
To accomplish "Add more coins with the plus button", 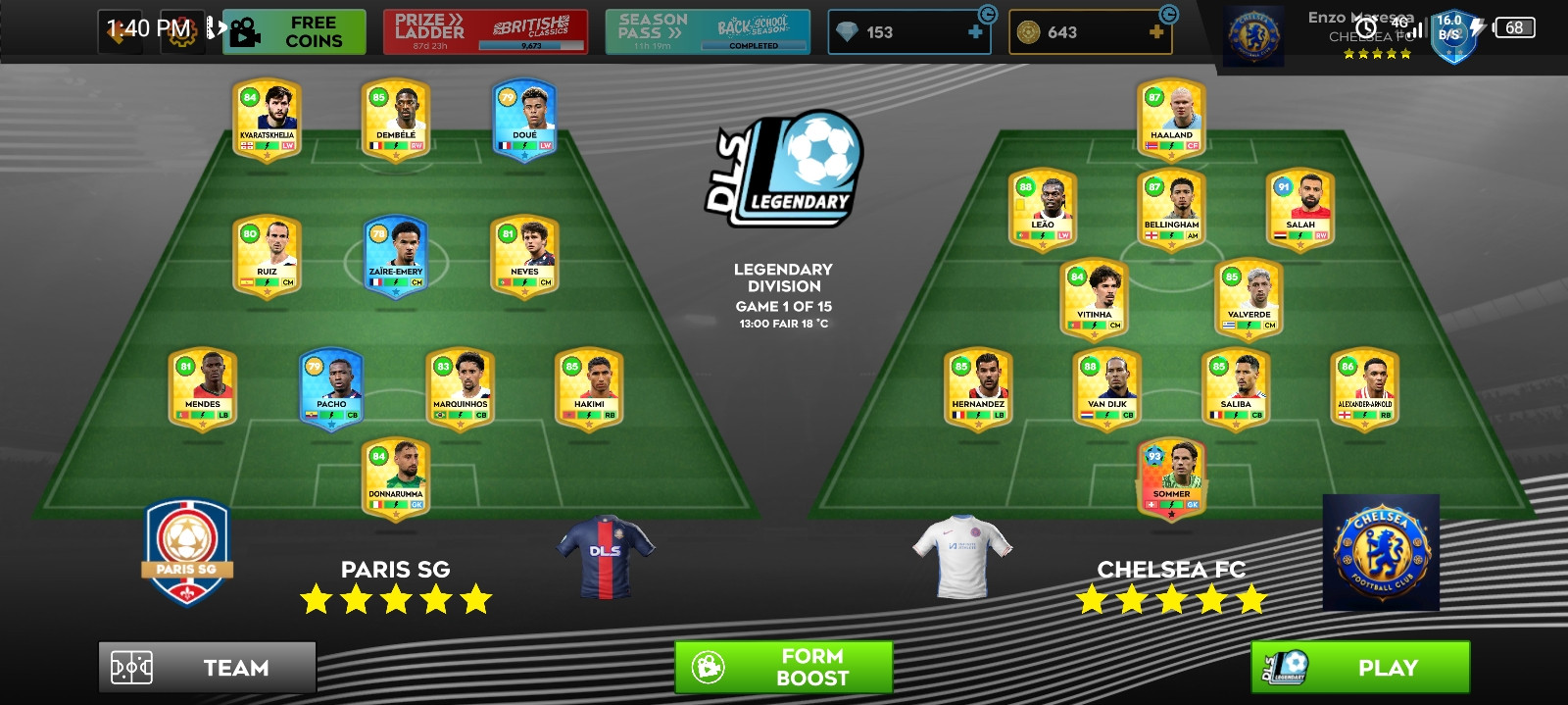I will tap(1156, 32).
